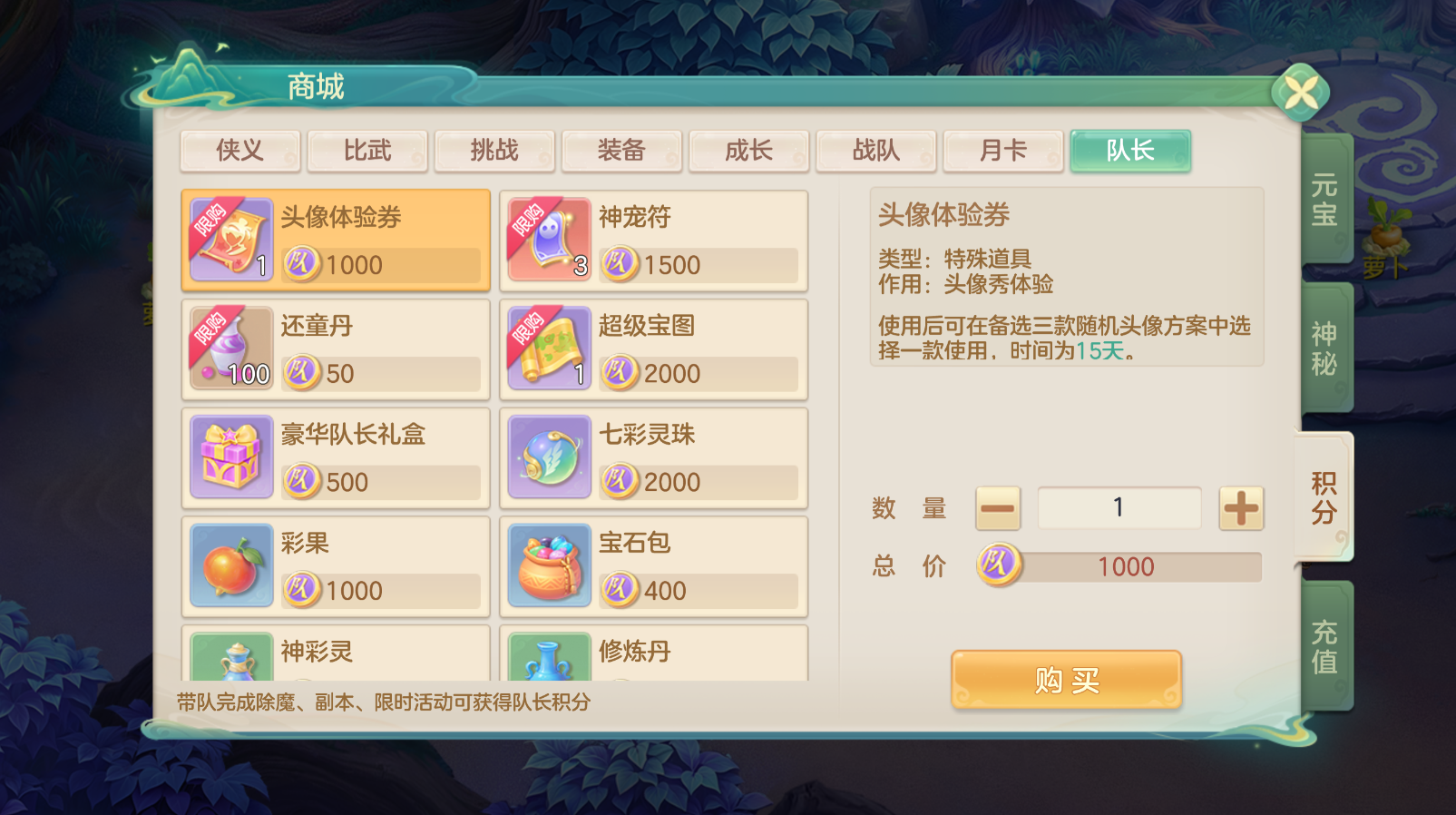
Task: Decrease quantity with the minus button
Action: click(x=997, y=508)
